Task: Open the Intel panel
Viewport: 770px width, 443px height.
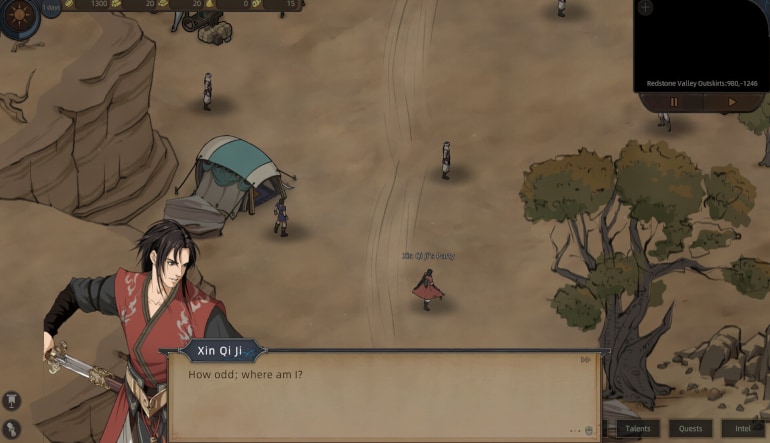Action: pyautogui.click(x=742, y=428)
